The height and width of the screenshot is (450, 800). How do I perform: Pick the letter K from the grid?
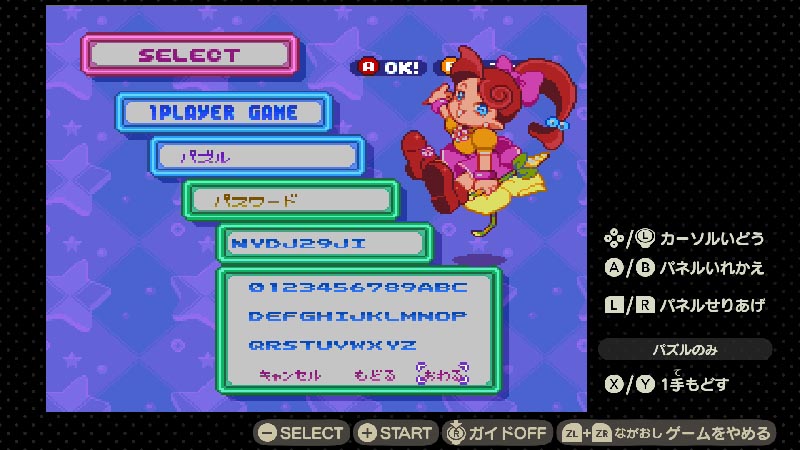coord(374,317)
